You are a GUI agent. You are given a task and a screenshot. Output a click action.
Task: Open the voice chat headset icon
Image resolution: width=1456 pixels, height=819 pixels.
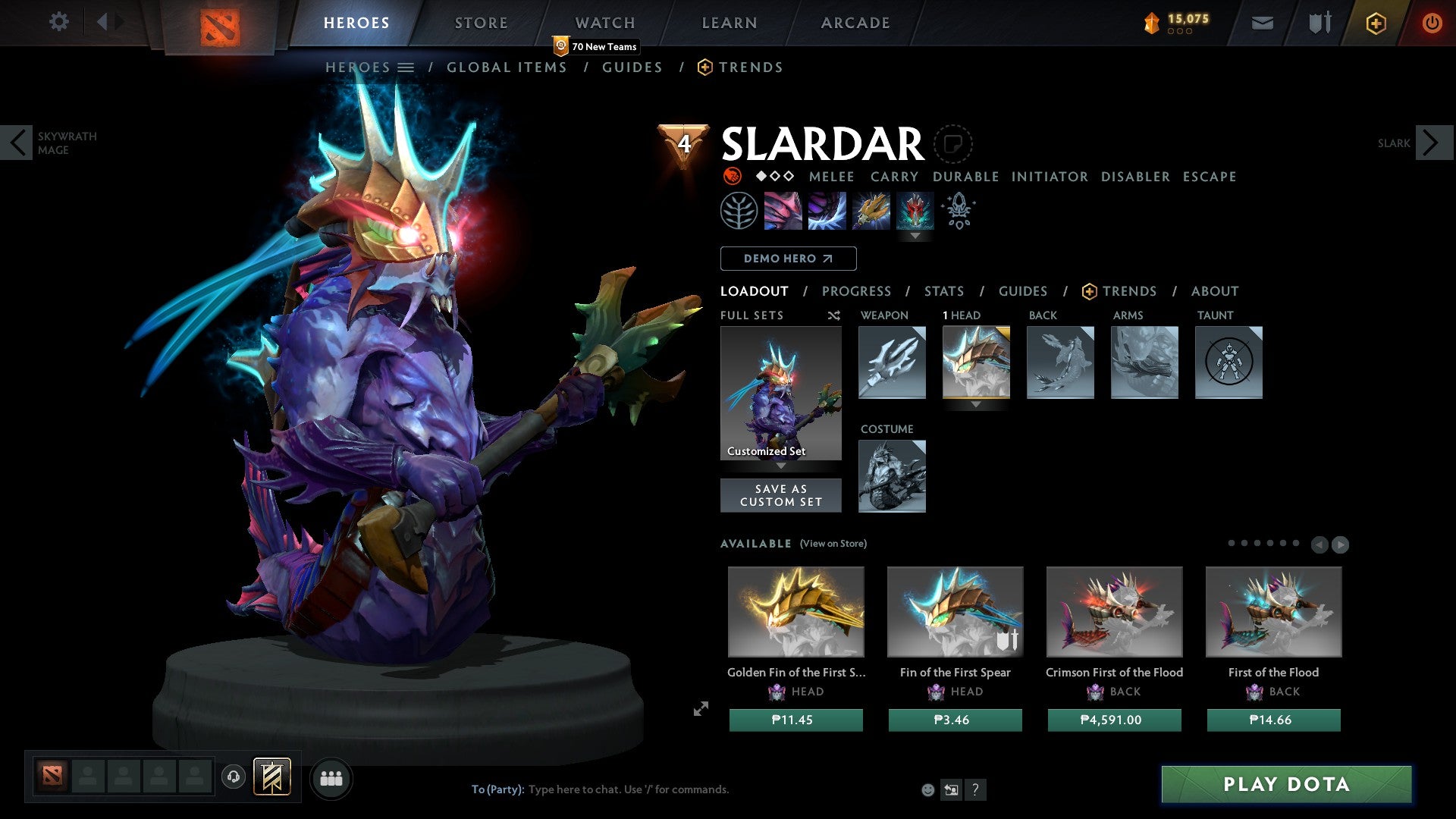tap(234, 778)
